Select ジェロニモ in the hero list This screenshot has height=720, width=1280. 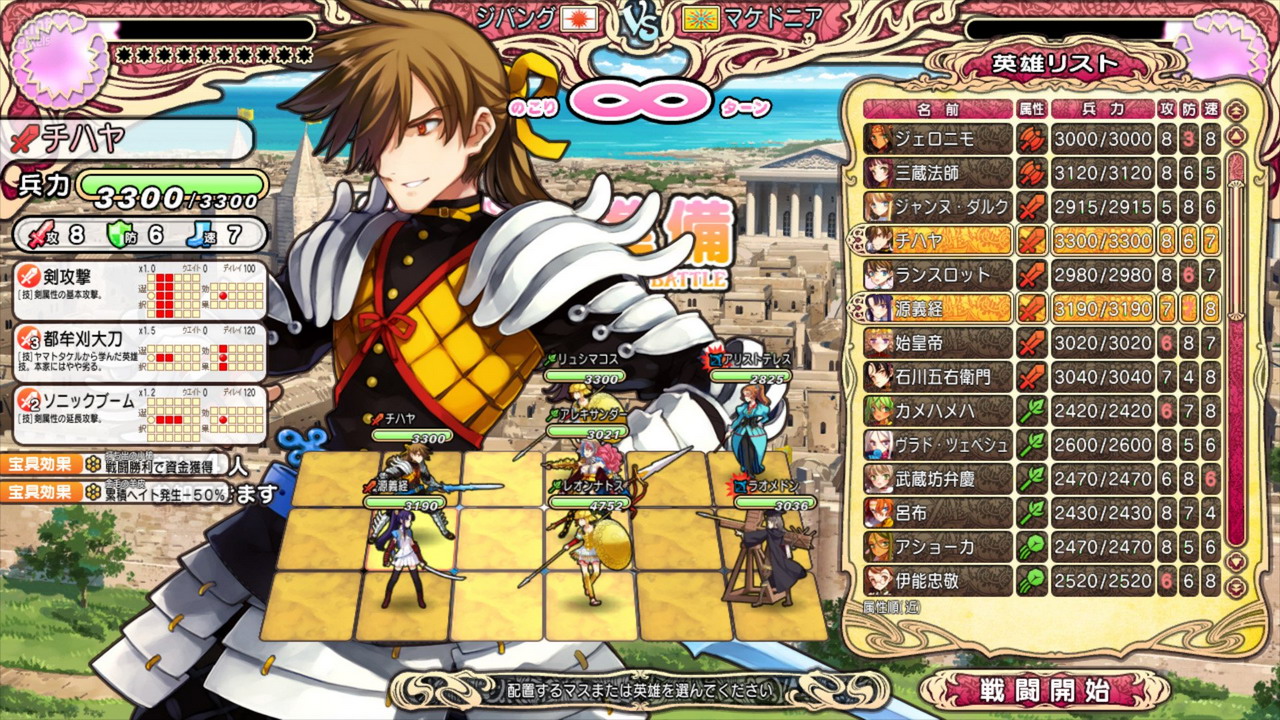coord(938,139)
